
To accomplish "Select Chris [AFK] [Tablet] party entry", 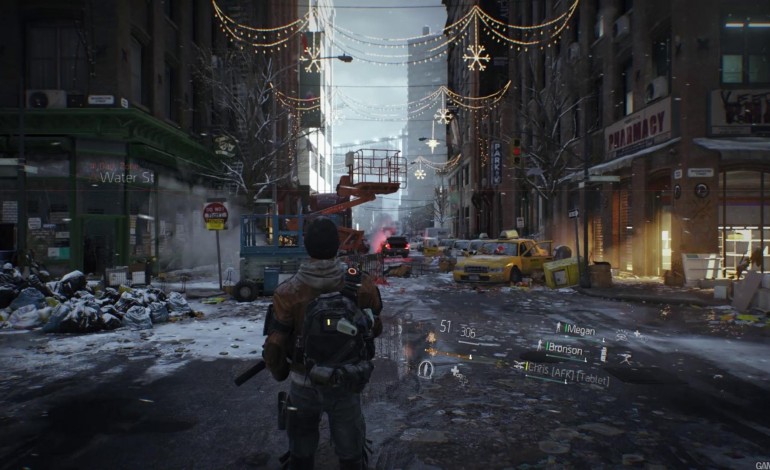I will click(567, 369).
